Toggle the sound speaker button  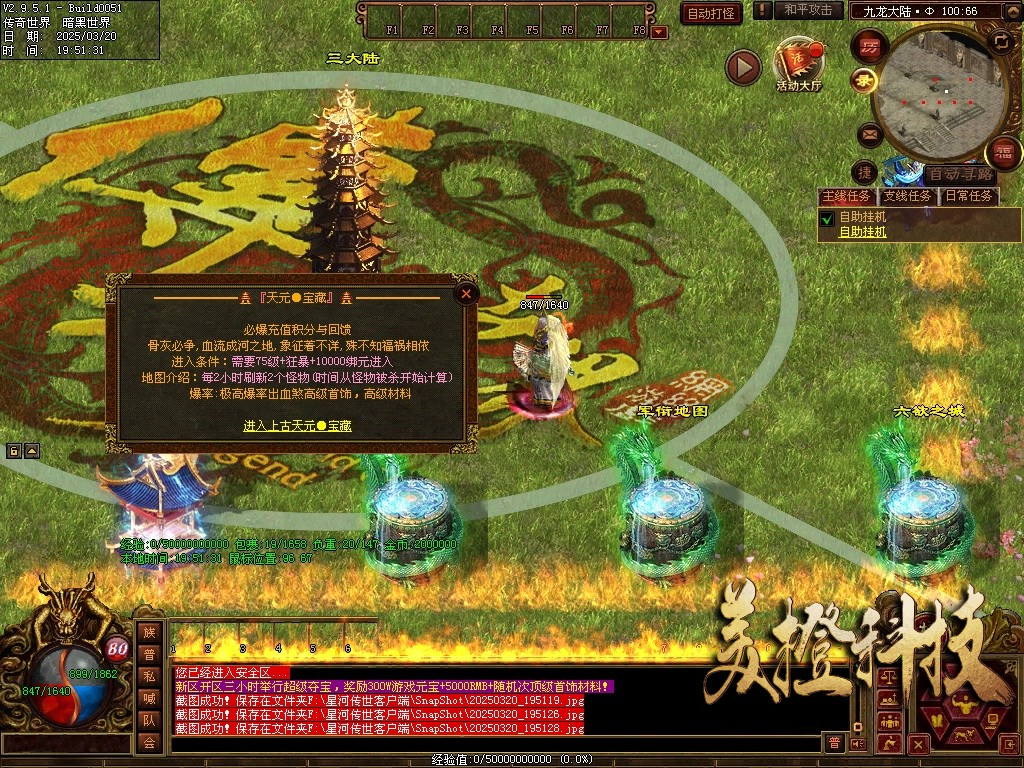pyautogui.click(x=857, y=743)
